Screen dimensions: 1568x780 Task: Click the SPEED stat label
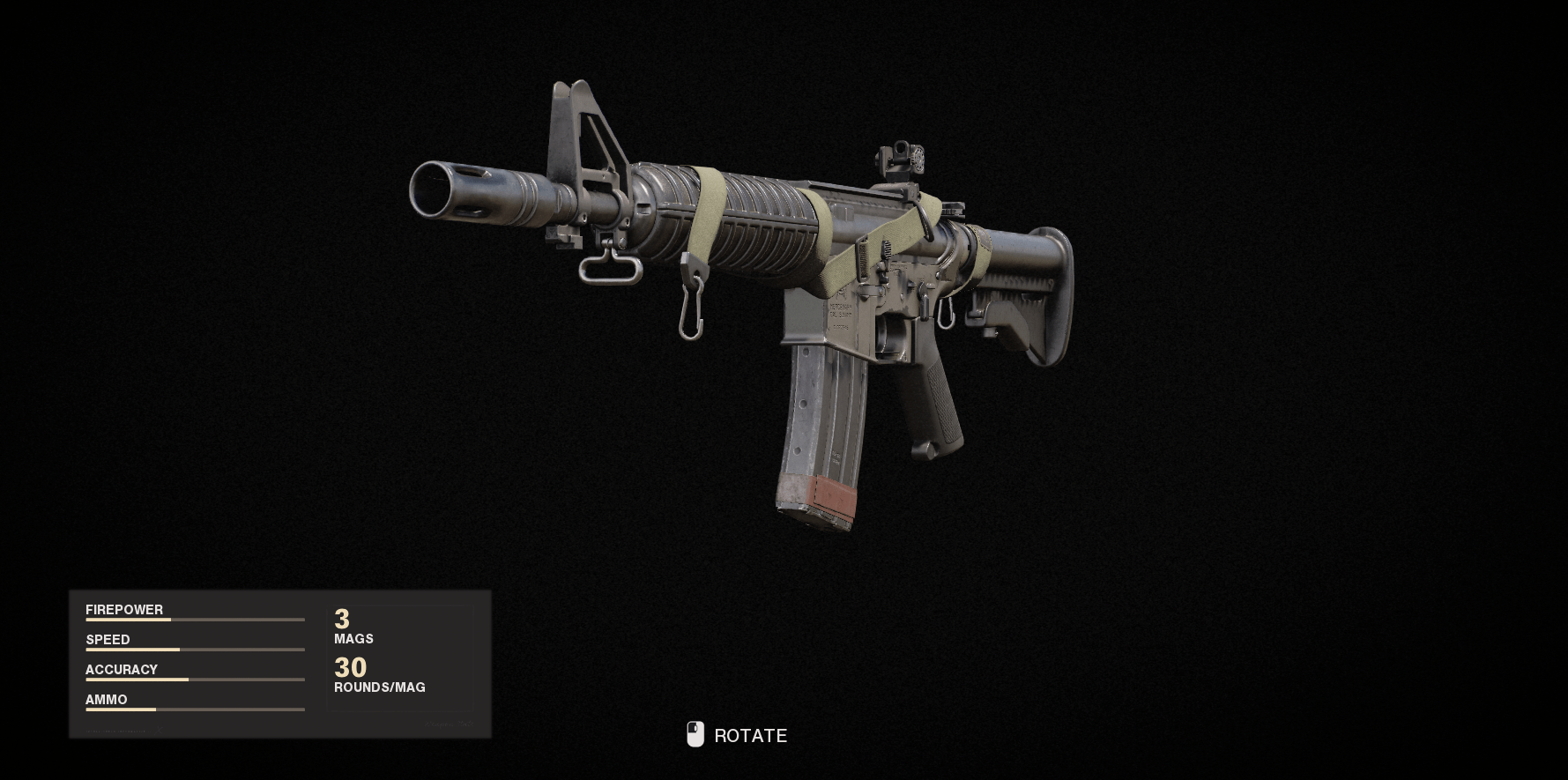pyautogui.click(x=108, y=639)
